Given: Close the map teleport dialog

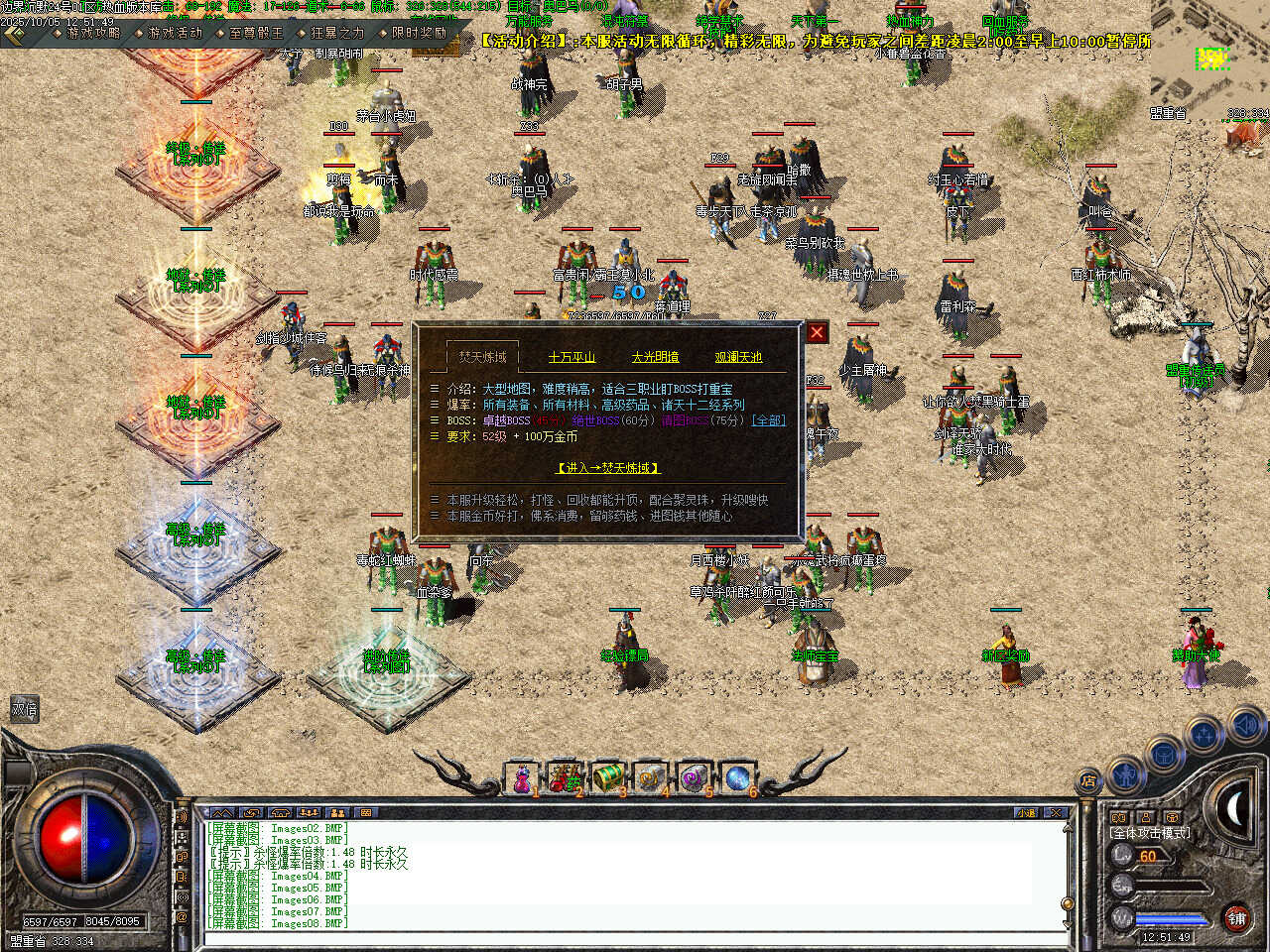Looking at the screenshot, I should coord(817,333).
